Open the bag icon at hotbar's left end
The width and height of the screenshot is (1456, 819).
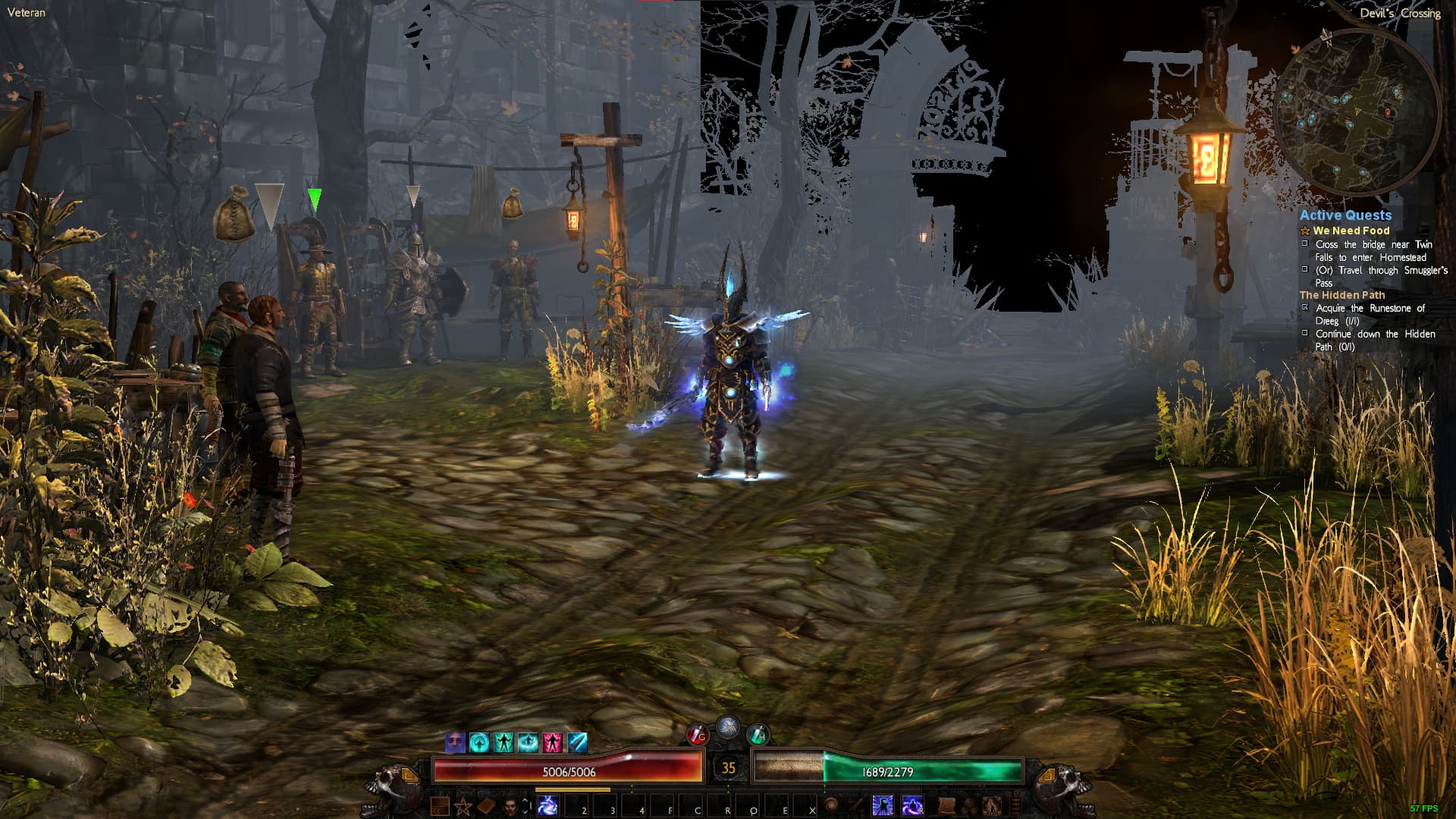[x=440, y=806]
